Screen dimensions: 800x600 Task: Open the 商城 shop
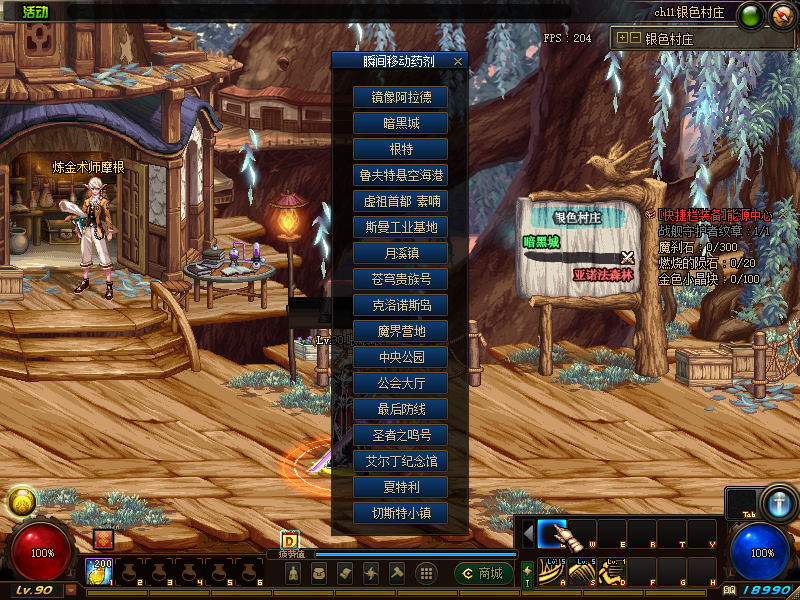pyautogui.click(x=484, y=573)
